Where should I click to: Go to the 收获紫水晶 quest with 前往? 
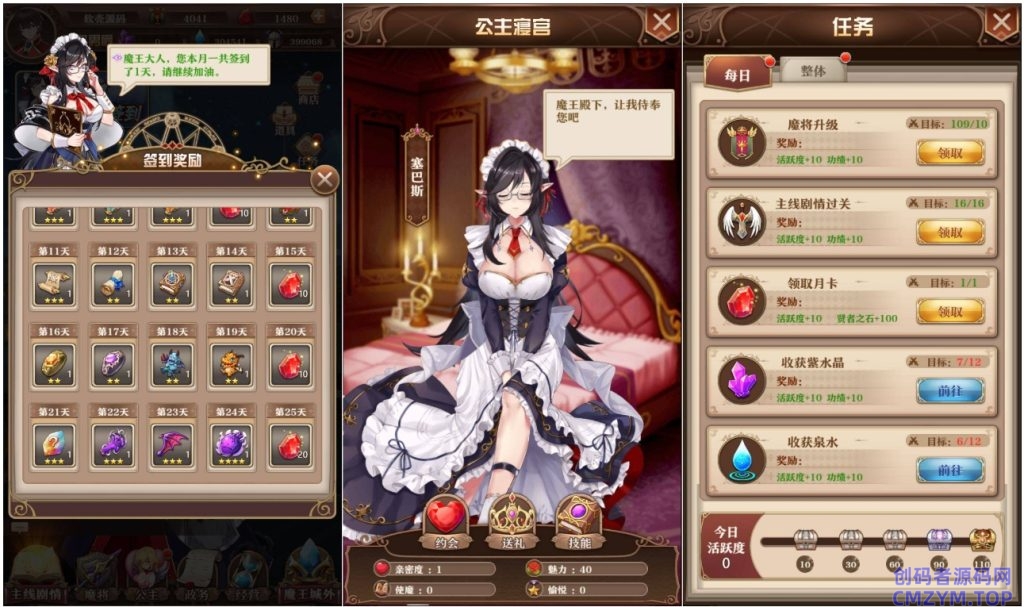click(x=949, y=390)
